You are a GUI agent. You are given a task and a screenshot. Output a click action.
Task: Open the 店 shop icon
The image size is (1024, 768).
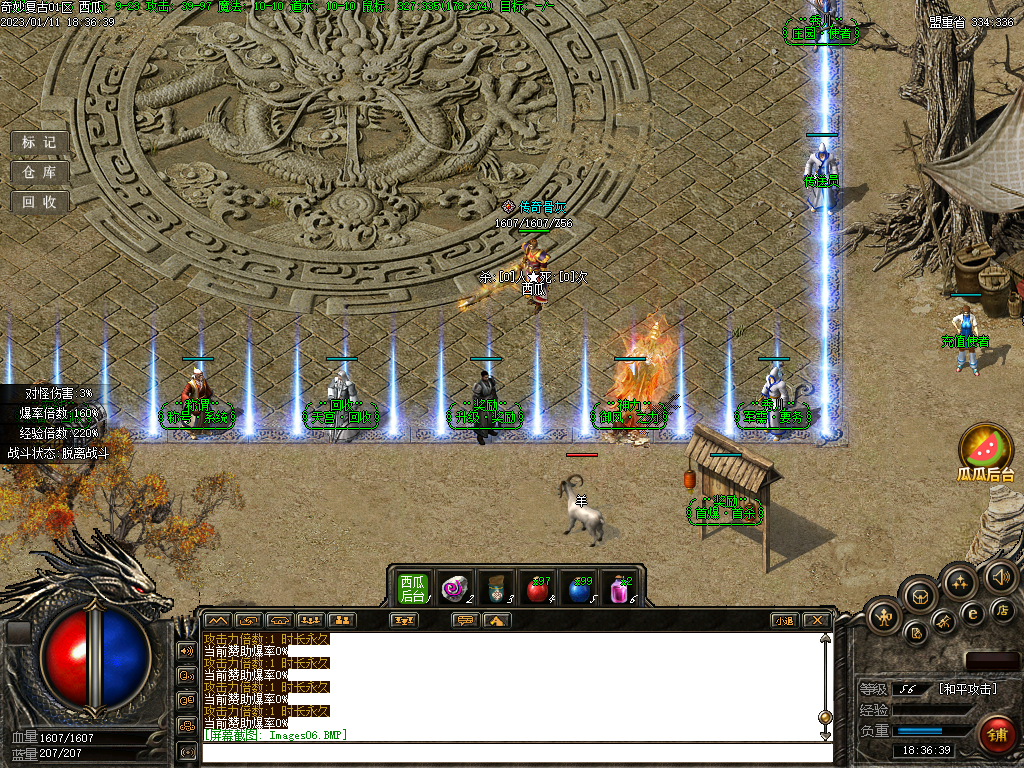[x=1002, y=610]
